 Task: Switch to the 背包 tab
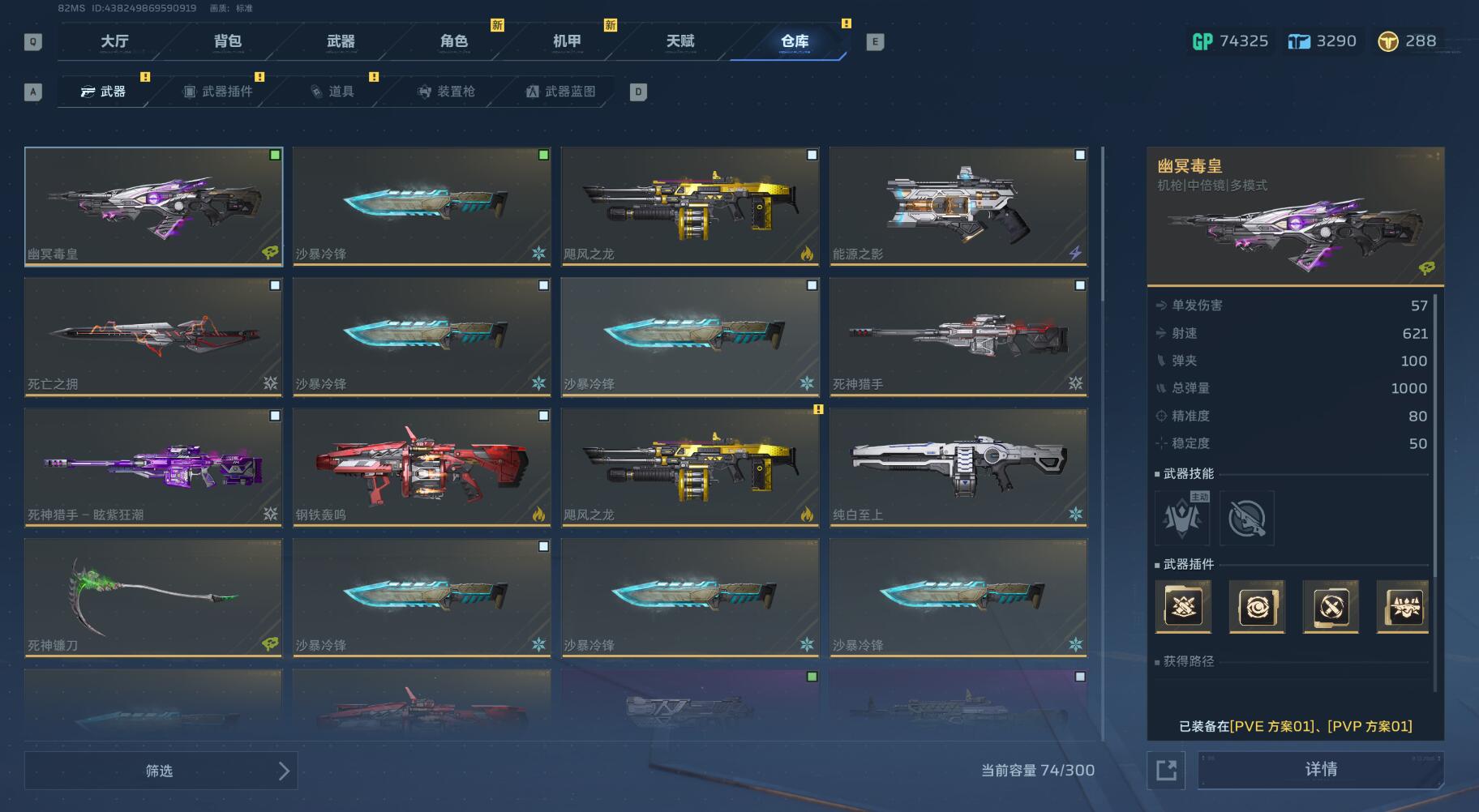coord(228,41)
